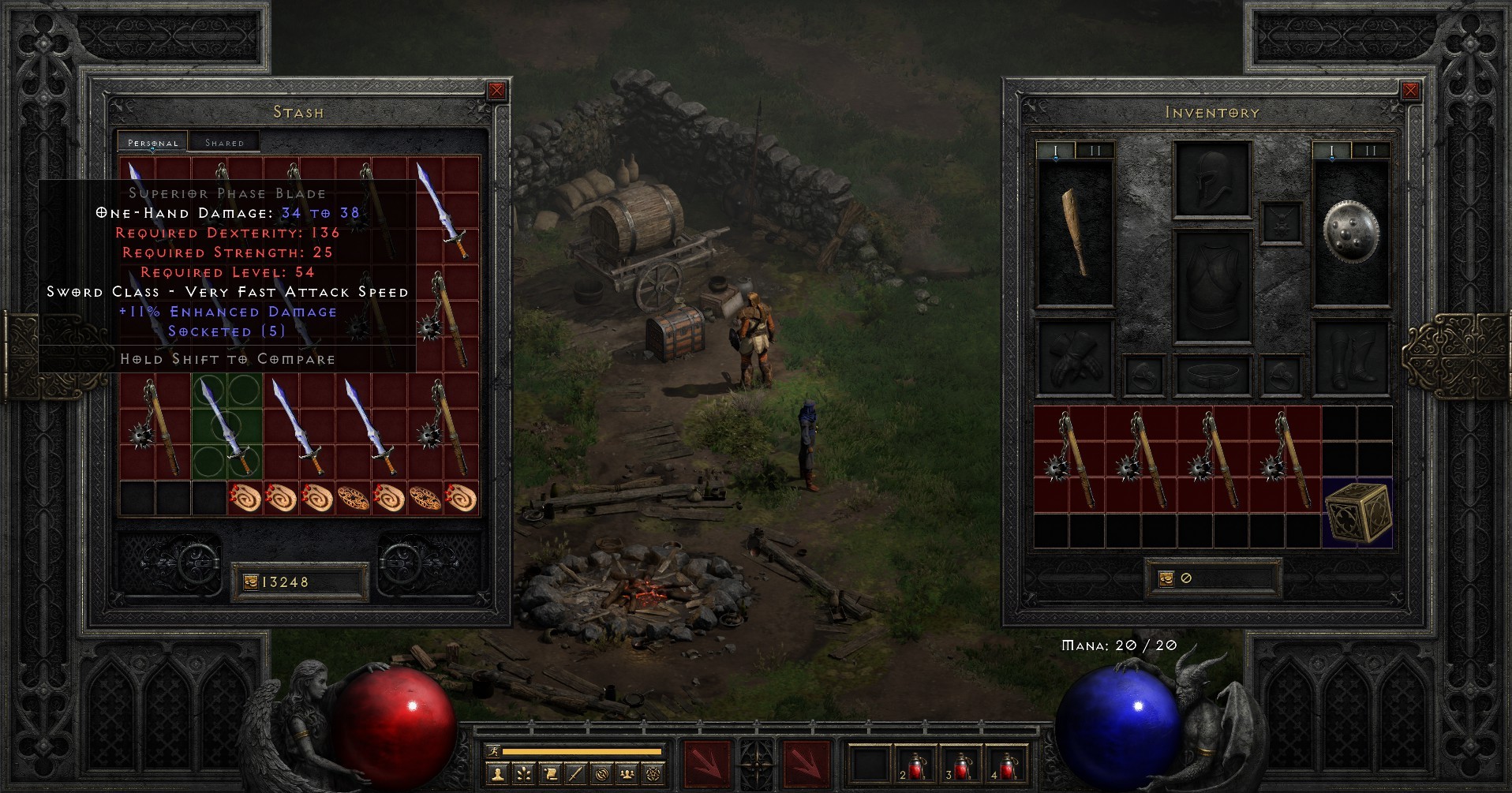Switch to the Shared stash tab
This screenshot has height=793, width=1512.
point(224,141)
